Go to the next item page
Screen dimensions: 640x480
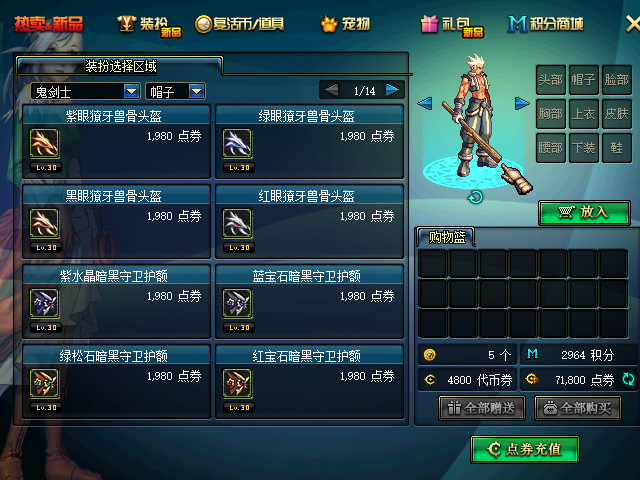[393, 90]
